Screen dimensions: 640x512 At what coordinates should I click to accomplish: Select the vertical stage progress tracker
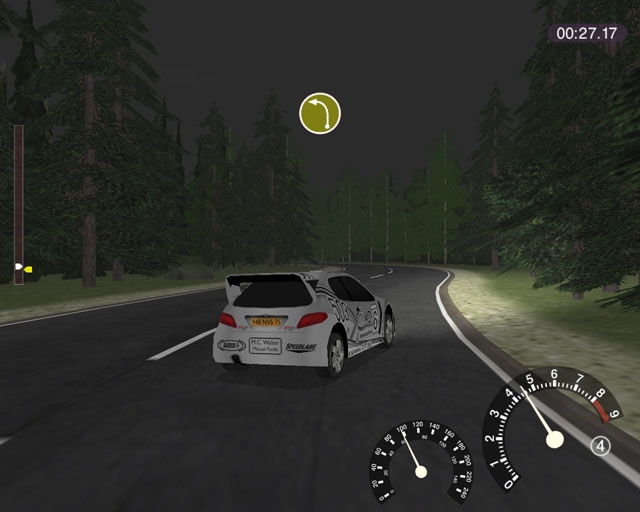[x=18, y=204]
